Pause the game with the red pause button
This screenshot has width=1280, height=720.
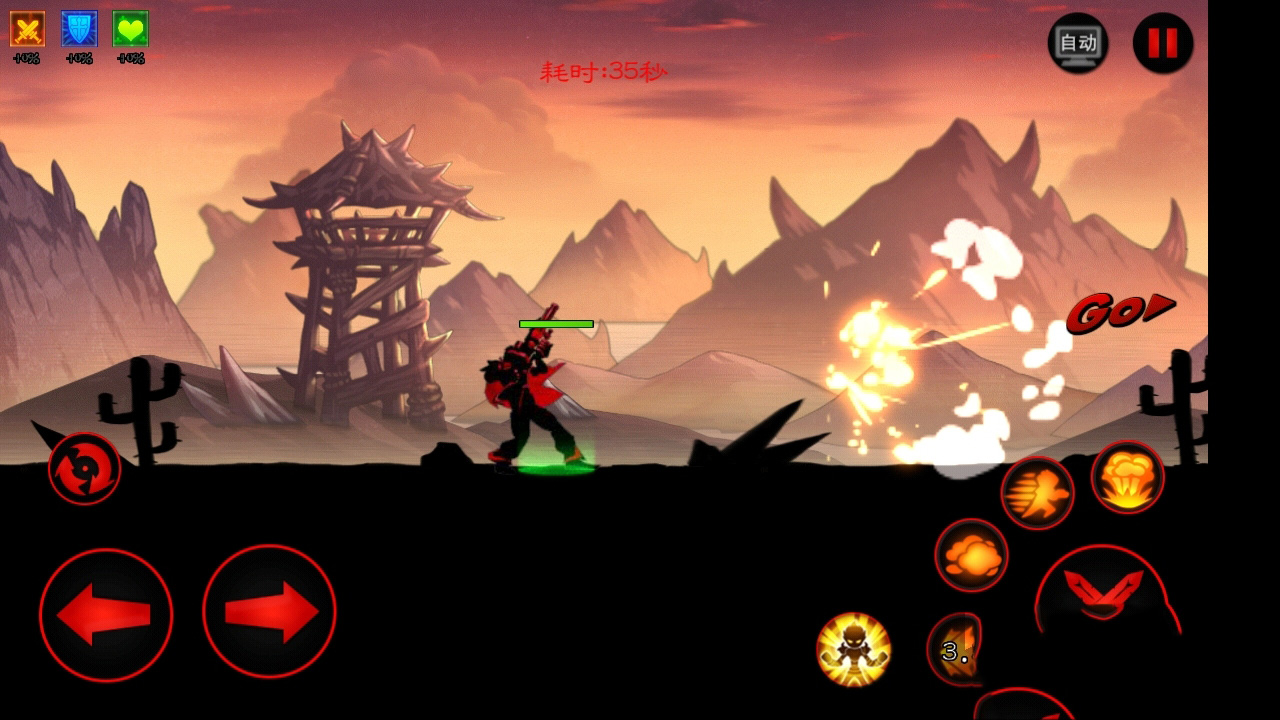click(1162, 43)
